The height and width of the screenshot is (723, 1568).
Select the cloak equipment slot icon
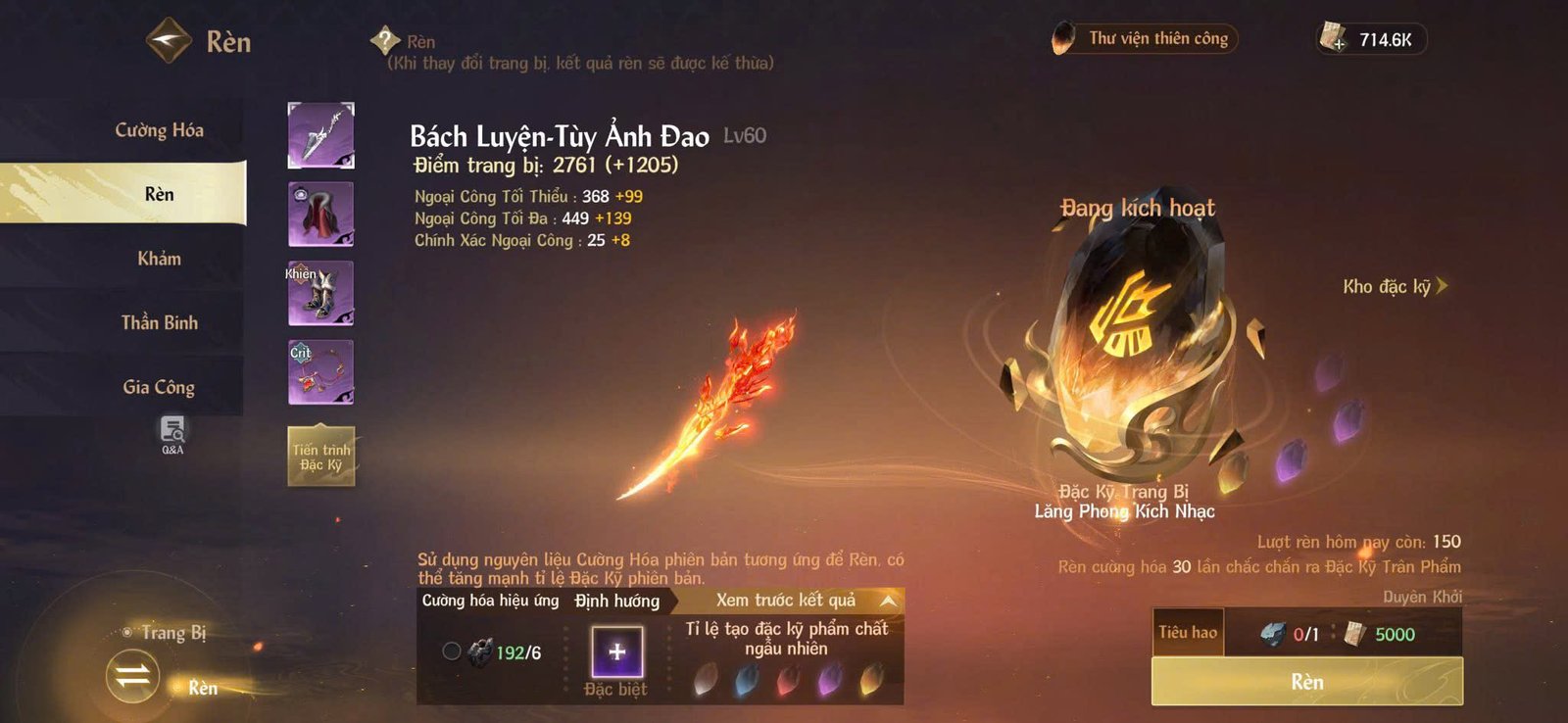tap(320, 214)
